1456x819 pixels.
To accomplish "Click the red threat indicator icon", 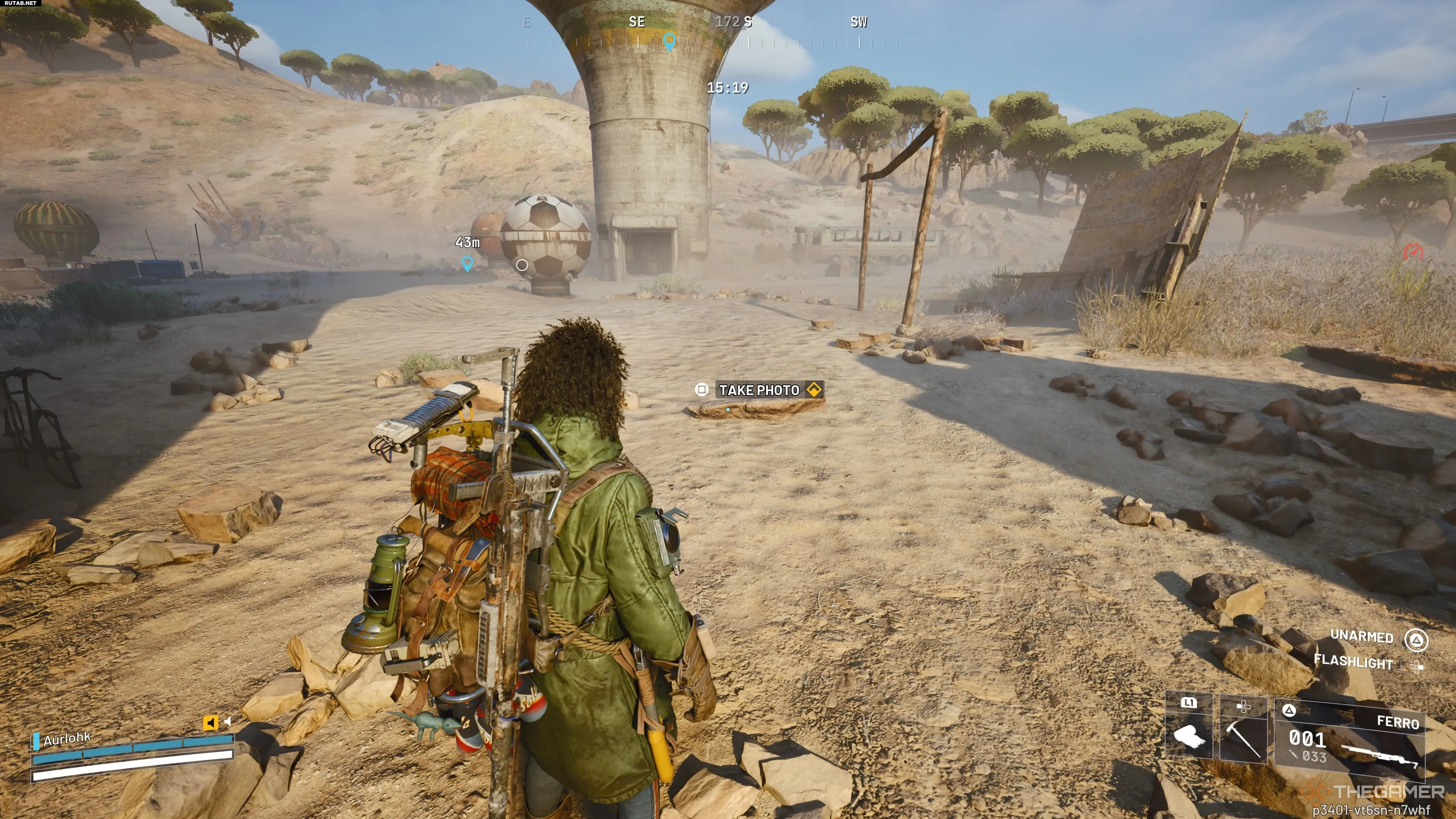I will [1413, 251].
